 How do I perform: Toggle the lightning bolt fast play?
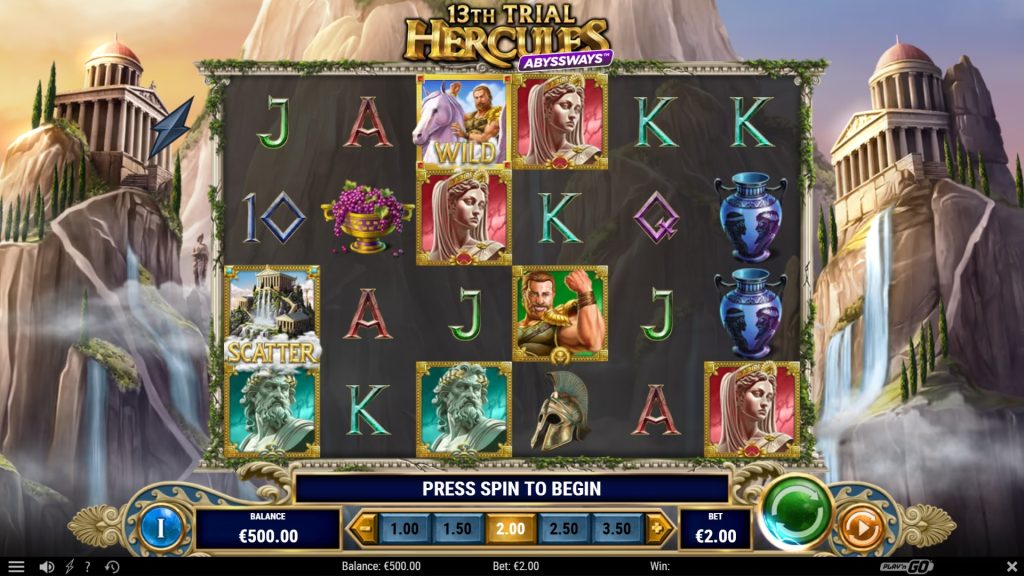point(70,567)
